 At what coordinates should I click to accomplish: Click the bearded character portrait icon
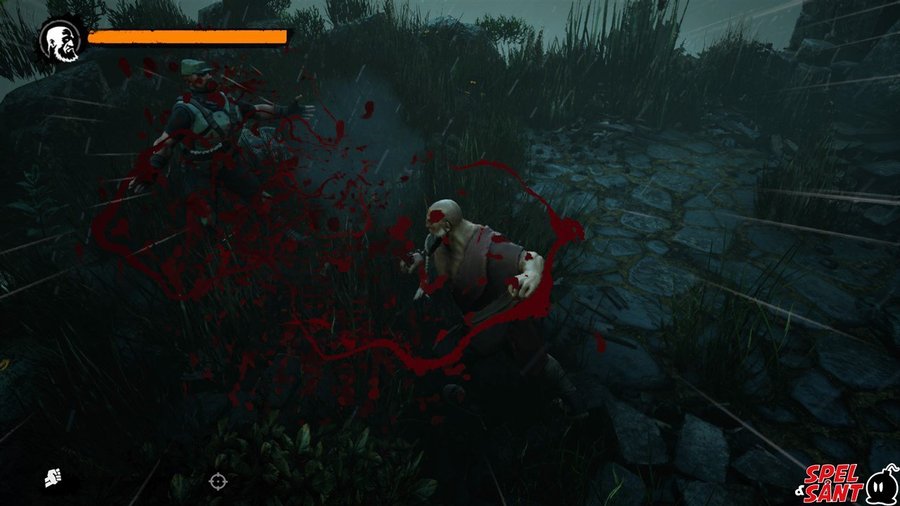[x=57, y=39]
